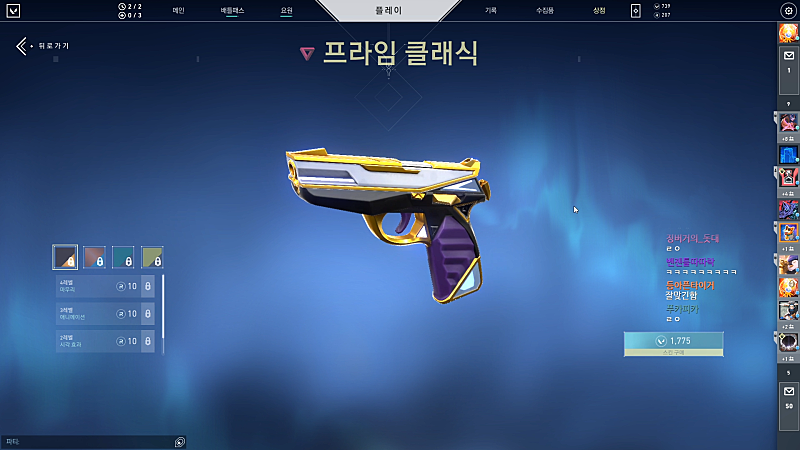Select the 4레벨 마무리 upgrade row
Screen dimensions: 800x450
pos(105,287)
